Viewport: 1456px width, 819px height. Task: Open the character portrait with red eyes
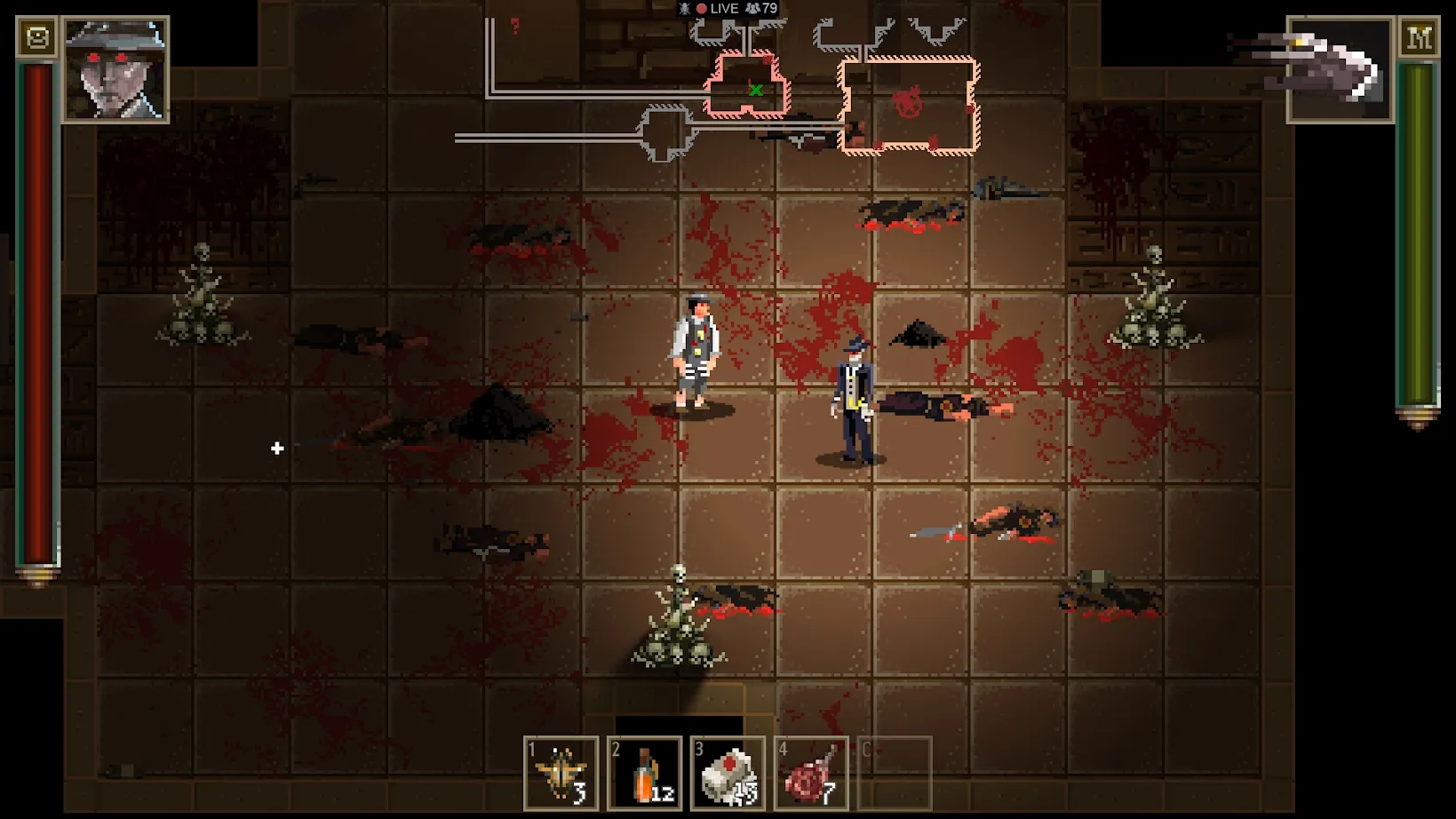pos(115,70)
